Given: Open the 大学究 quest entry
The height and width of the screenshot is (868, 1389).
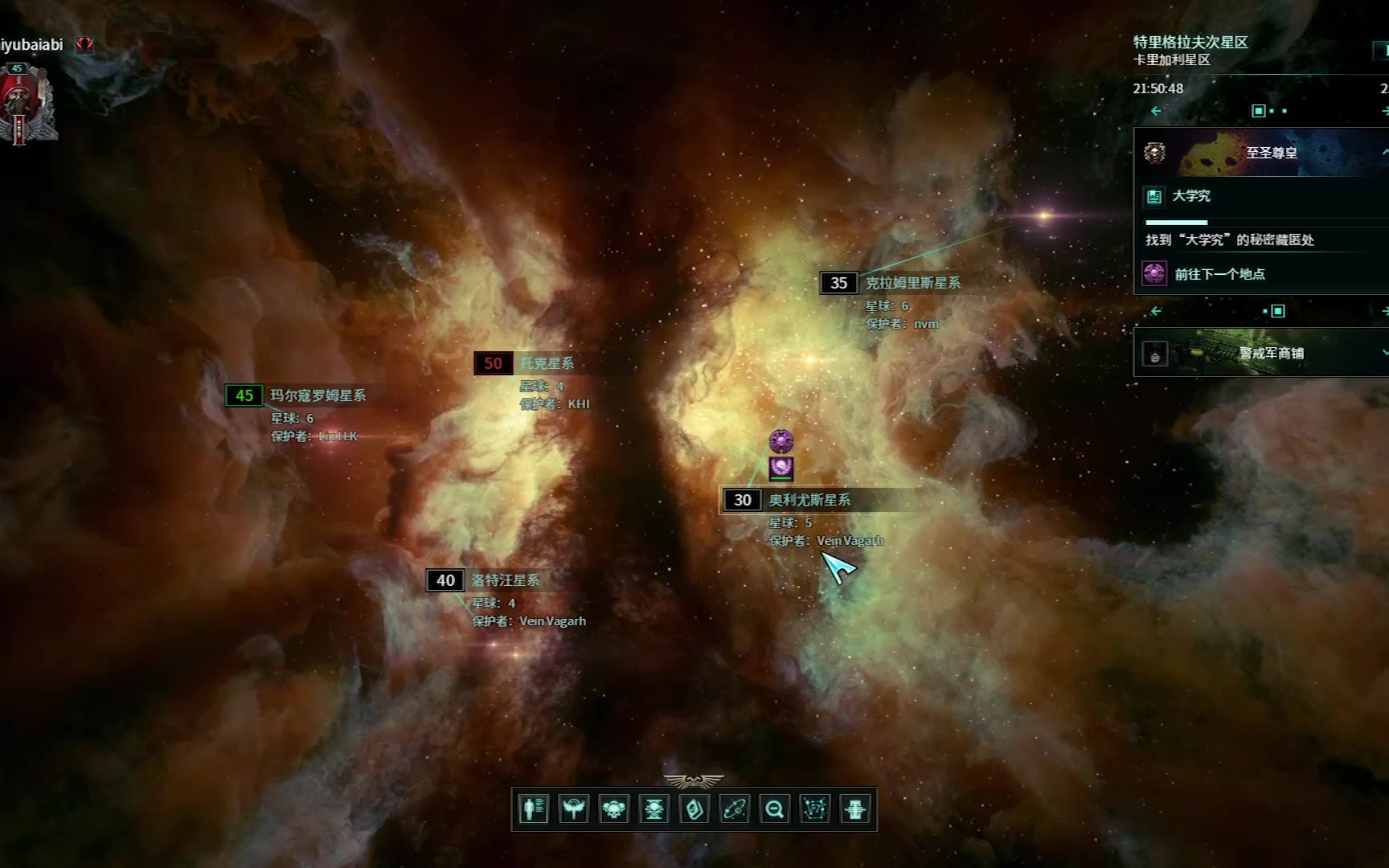Looking at the screenshot, I should click(x=1190, y=196).
